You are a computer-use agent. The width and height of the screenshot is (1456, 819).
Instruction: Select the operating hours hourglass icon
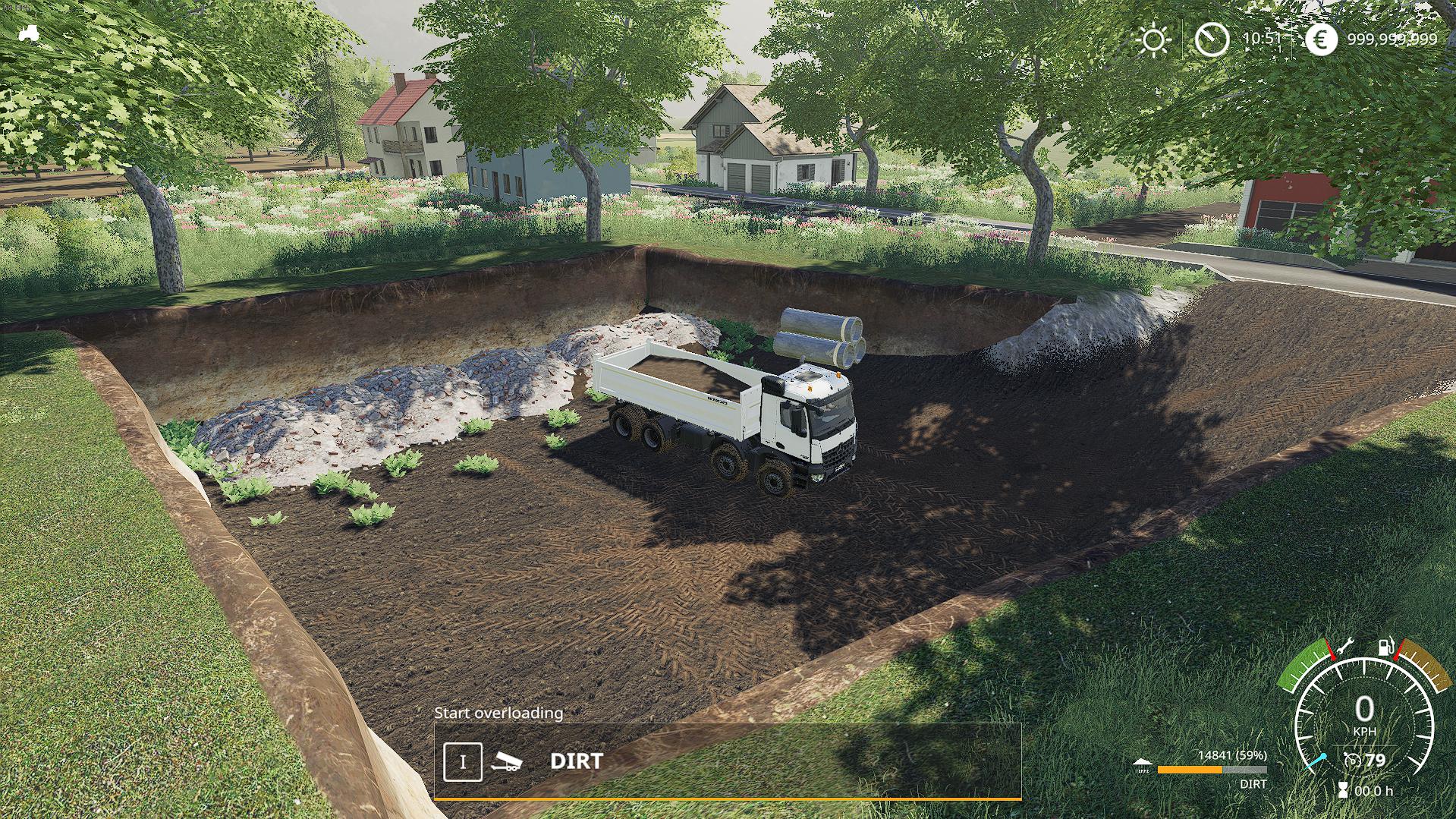[x=1343, y=790]
